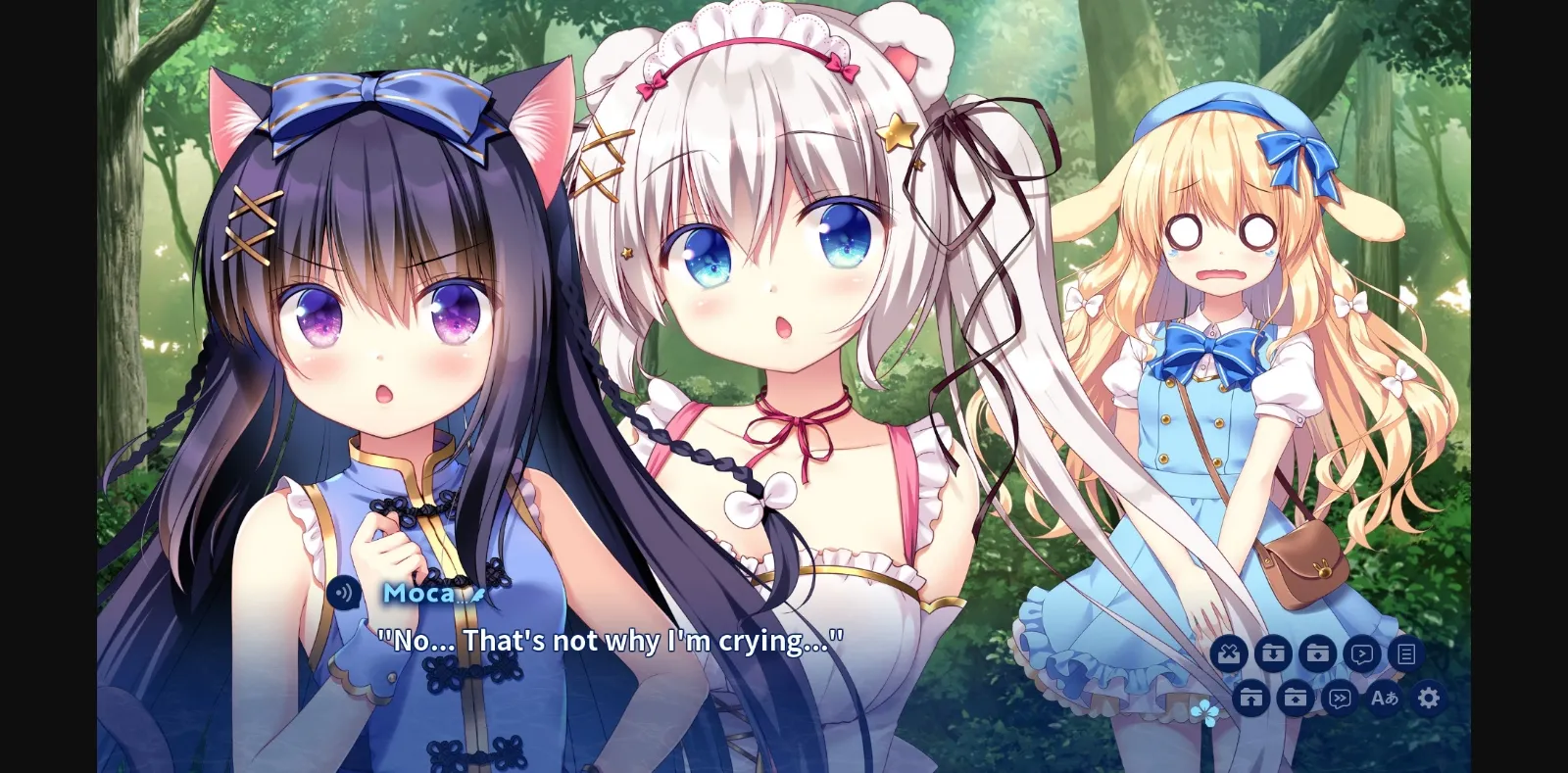Enable auto-play mode with the speech bubble icon
1568x773 pixels.
point(1360,654)
